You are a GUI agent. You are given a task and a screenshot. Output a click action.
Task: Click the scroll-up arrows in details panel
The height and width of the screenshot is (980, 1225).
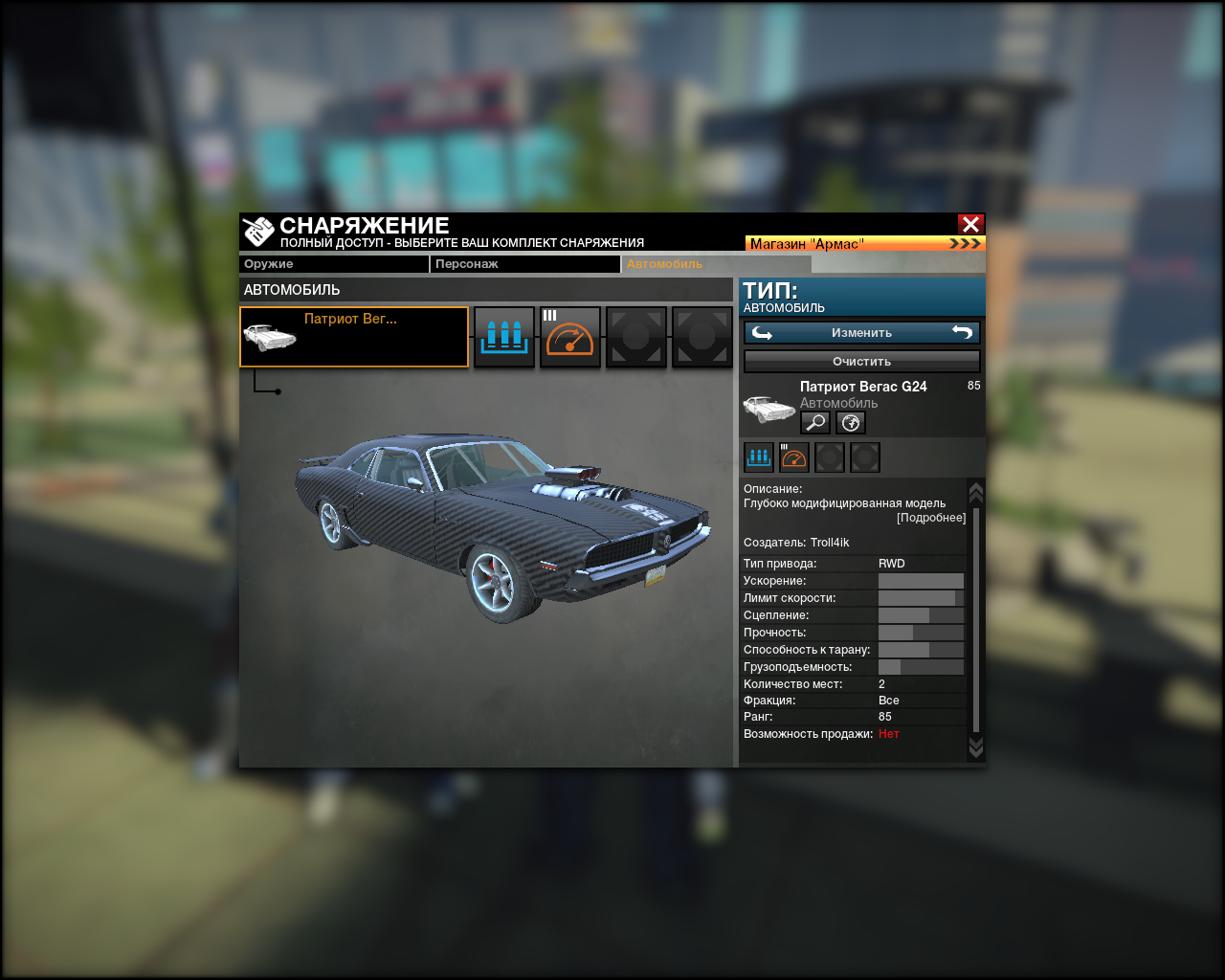(x=976, y=492)
